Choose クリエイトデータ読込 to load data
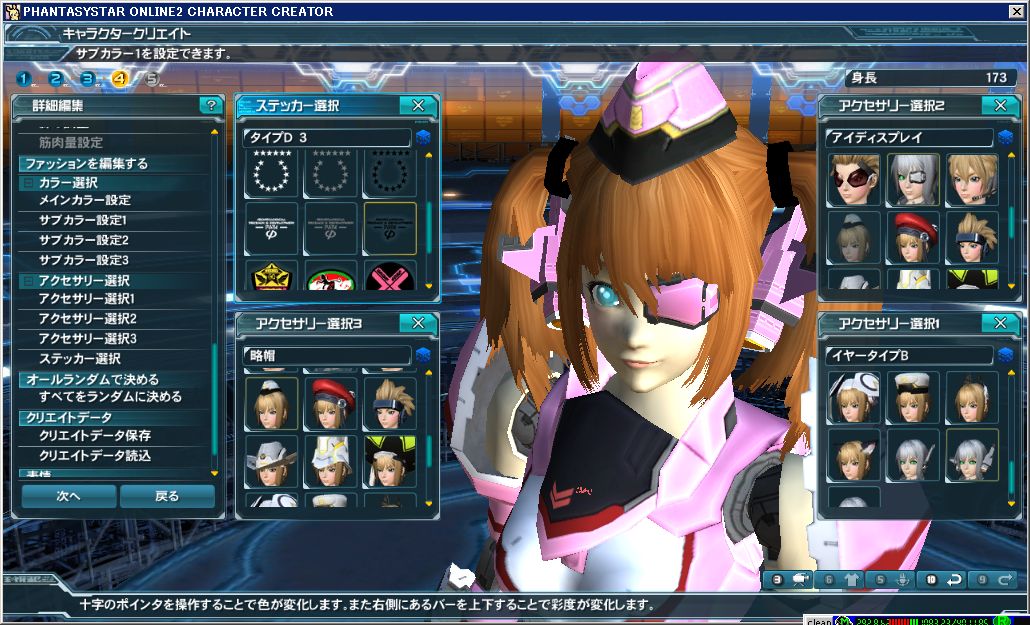This screenshot has width=1030, height=625. [x=95, y=456]
